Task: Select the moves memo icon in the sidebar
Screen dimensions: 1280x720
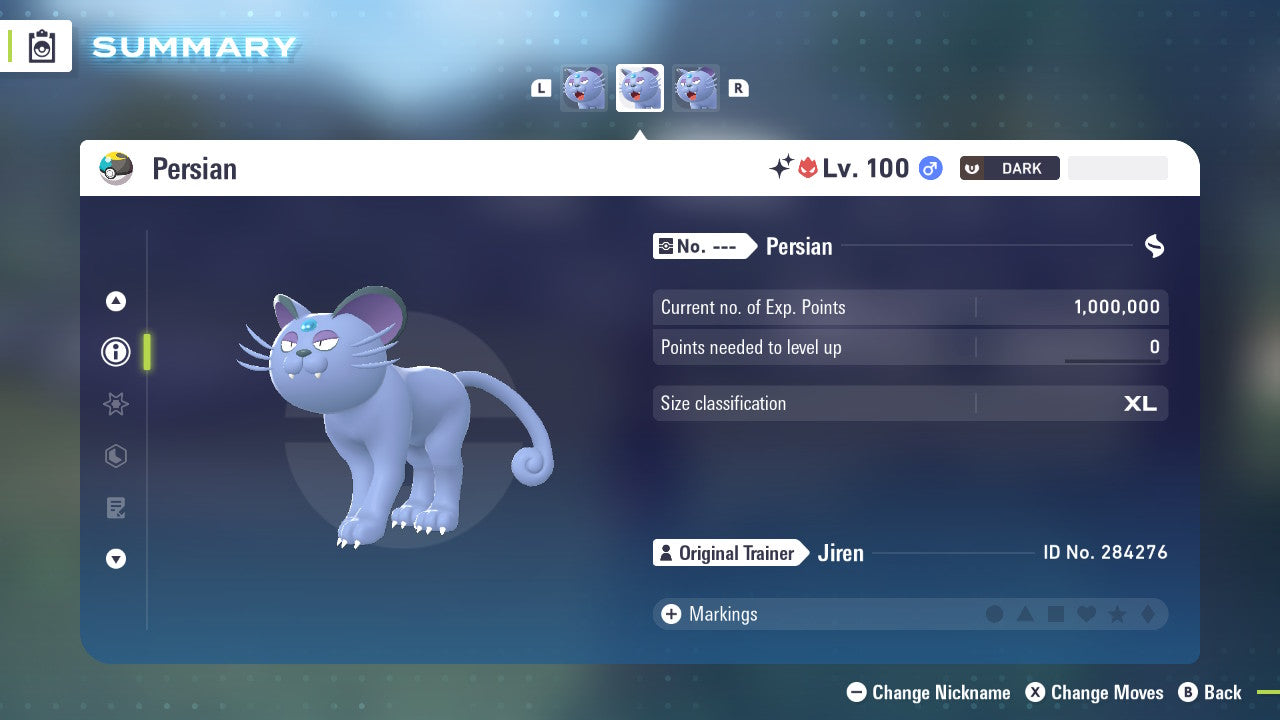Action: [116, 508]
